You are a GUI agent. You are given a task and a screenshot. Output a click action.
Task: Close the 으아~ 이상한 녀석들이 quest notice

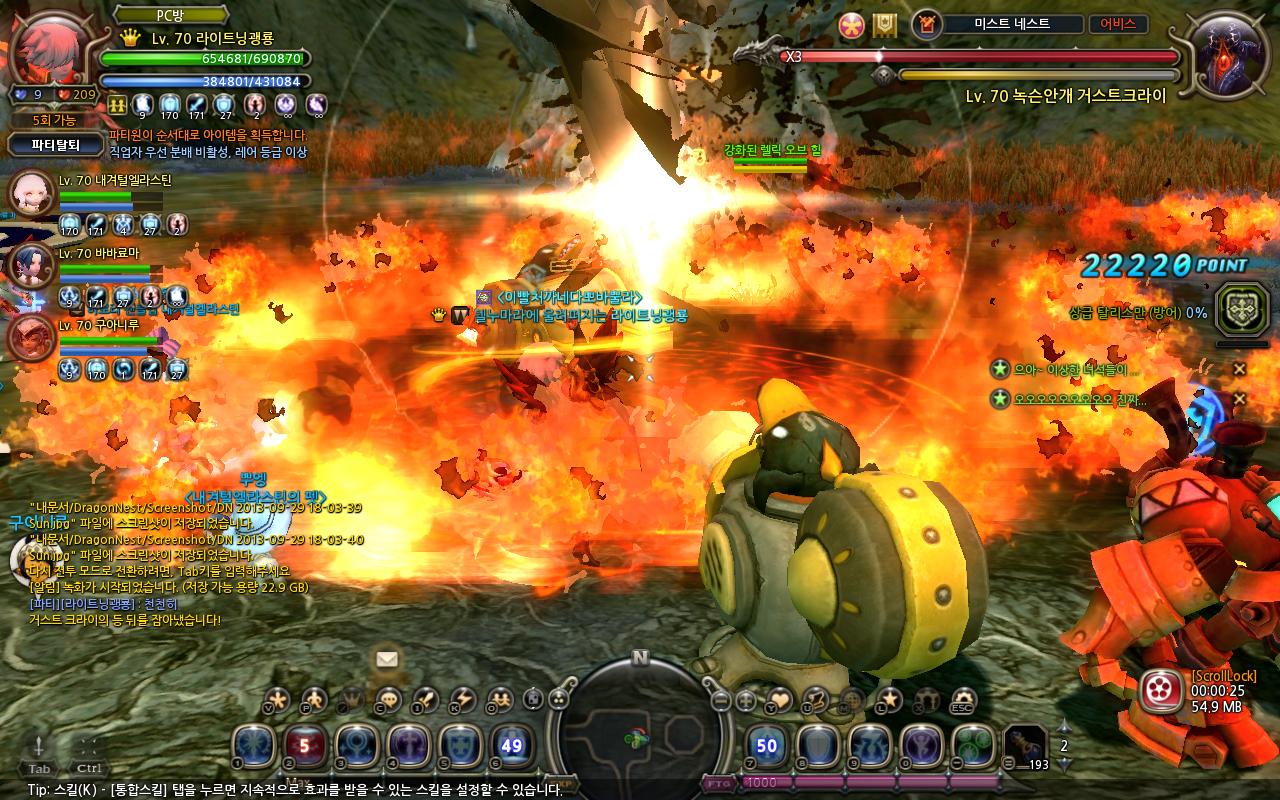click(x=1239, y=369)
